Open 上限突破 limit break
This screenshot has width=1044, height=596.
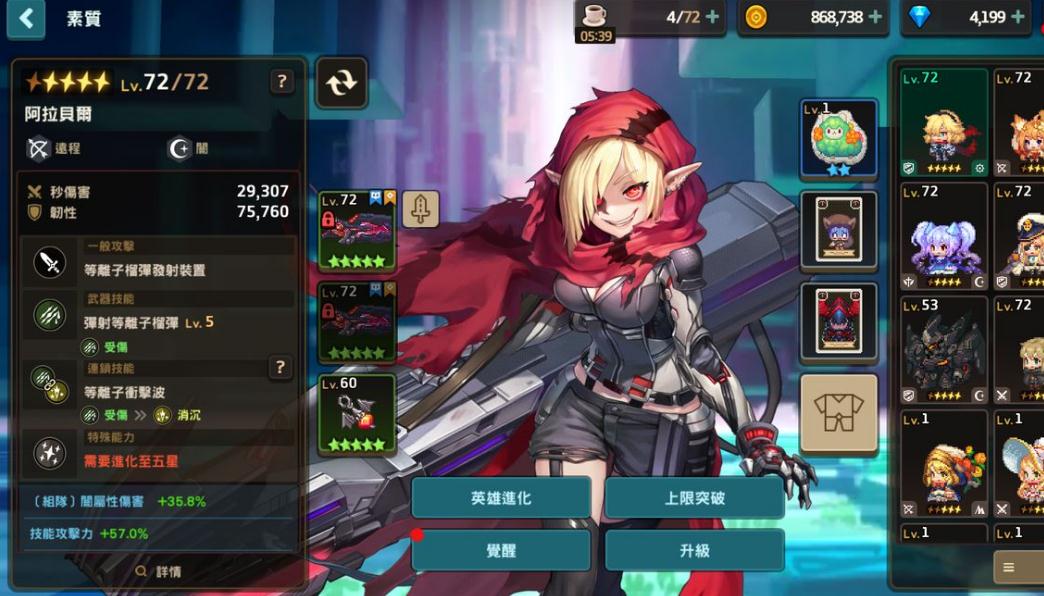(x=694, y=498)
